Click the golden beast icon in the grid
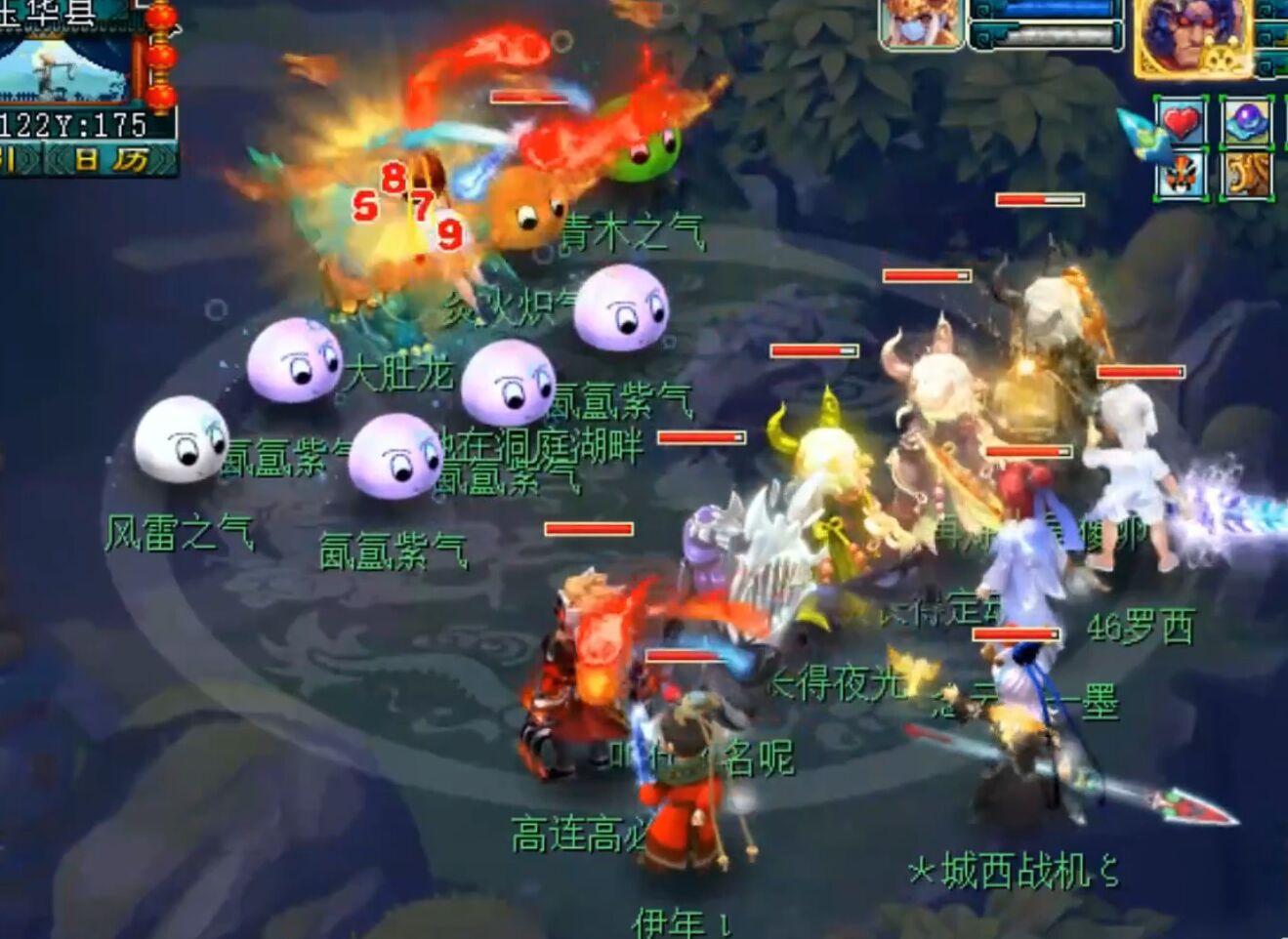This screenshot has width=1288, height=939. pyautogui.click(x=1248, y=174)
